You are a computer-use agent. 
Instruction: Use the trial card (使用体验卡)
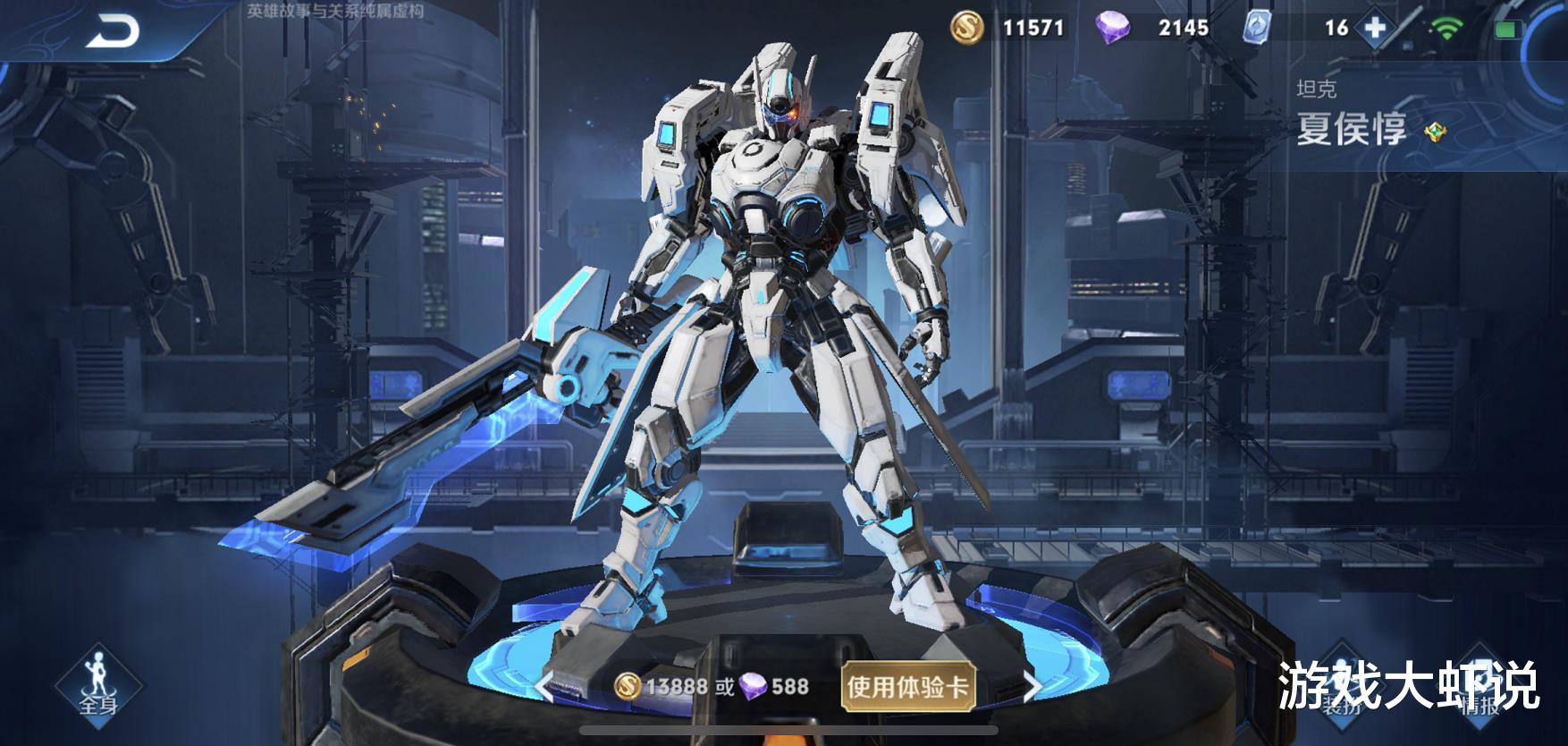[906, 686]
